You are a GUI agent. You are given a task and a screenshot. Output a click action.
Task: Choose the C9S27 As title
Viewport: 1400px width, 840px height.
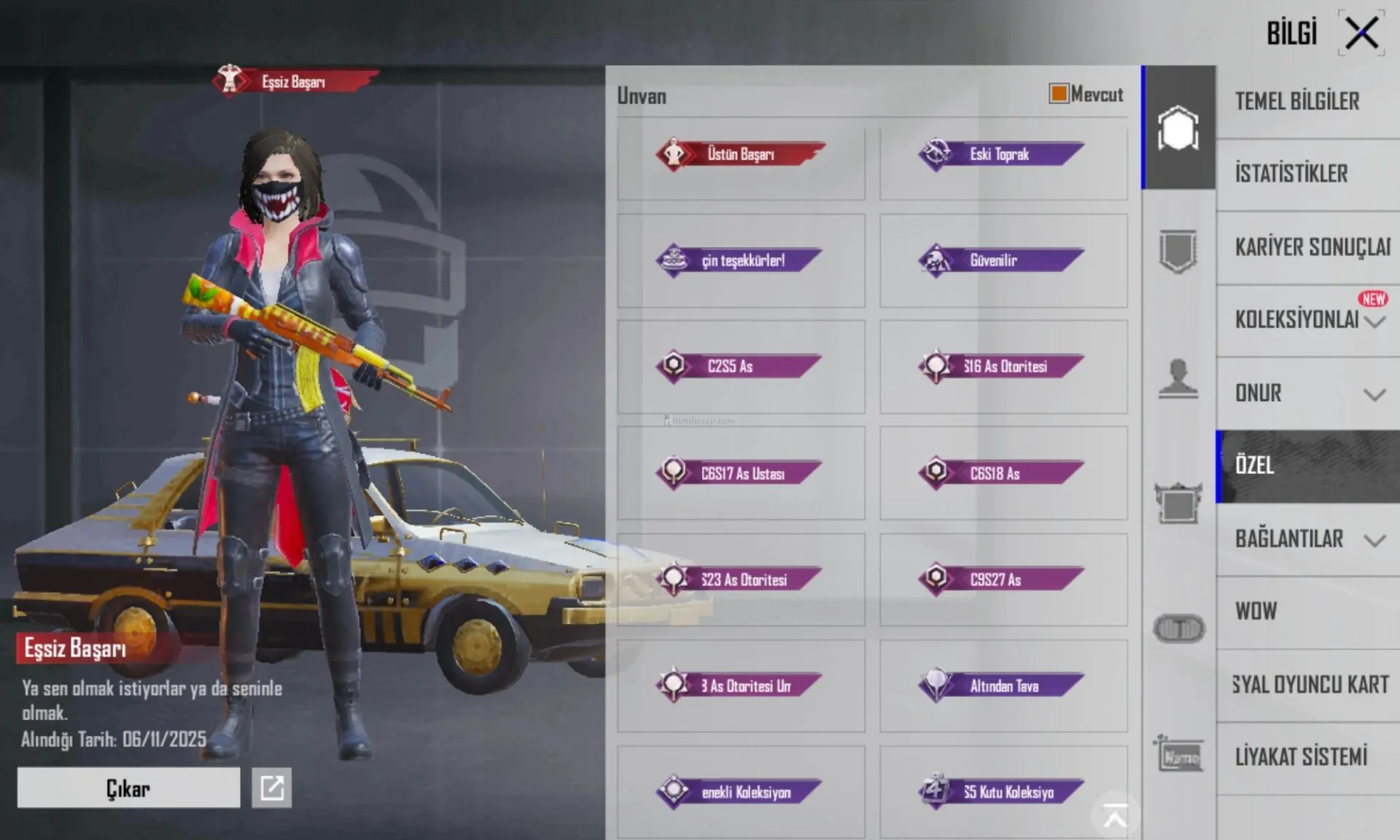1003,580
